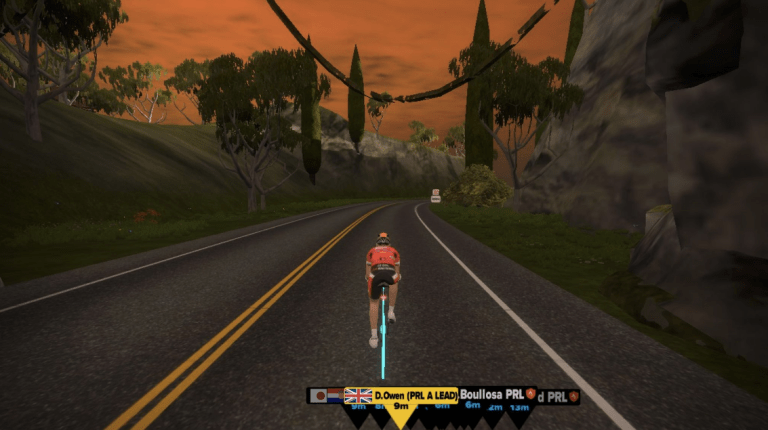Select the Boullosa PRL rider tag
This screenshot has height=430, width=768.
click(492, 395)
